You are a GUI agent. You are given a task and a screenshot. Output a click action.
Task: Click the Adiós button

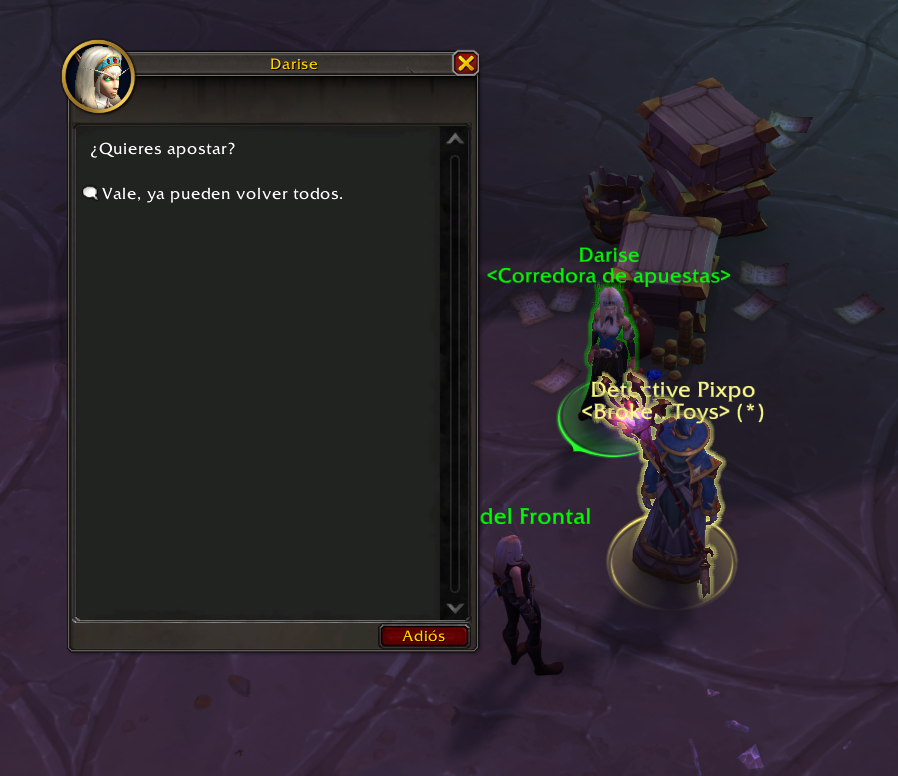[x=424, y=636]
